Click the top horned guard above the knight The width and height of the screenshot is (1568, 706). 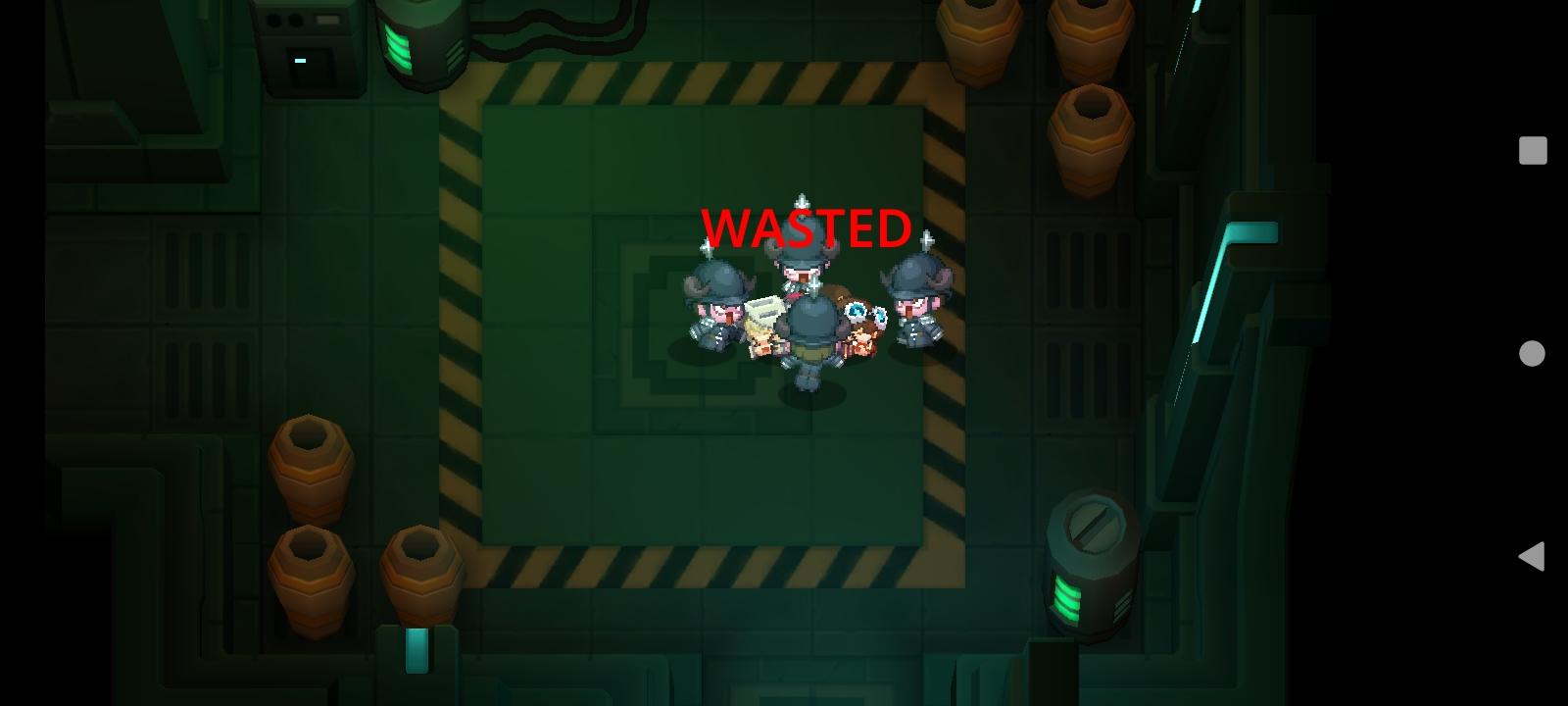pyautogui.click(x=799, y=275)
